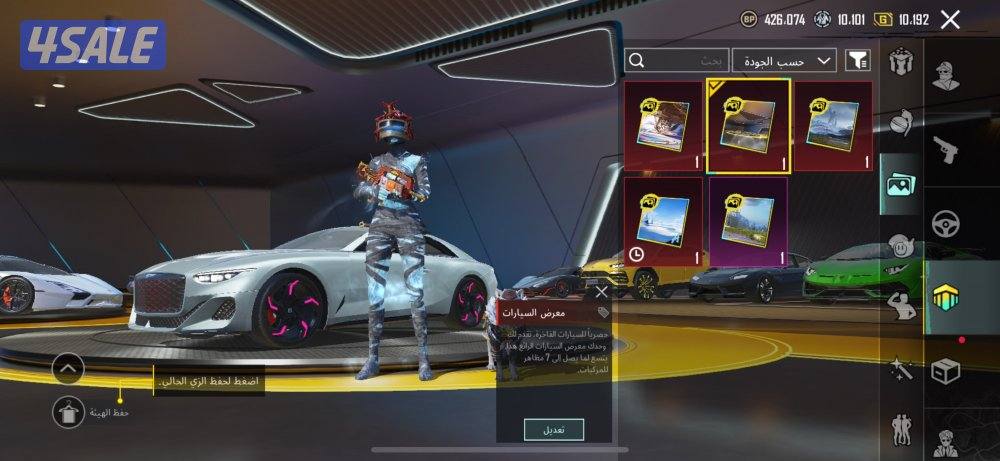Open the quality sort dropdown
This screenshot has height=461, width=1000.
point(785,61)
